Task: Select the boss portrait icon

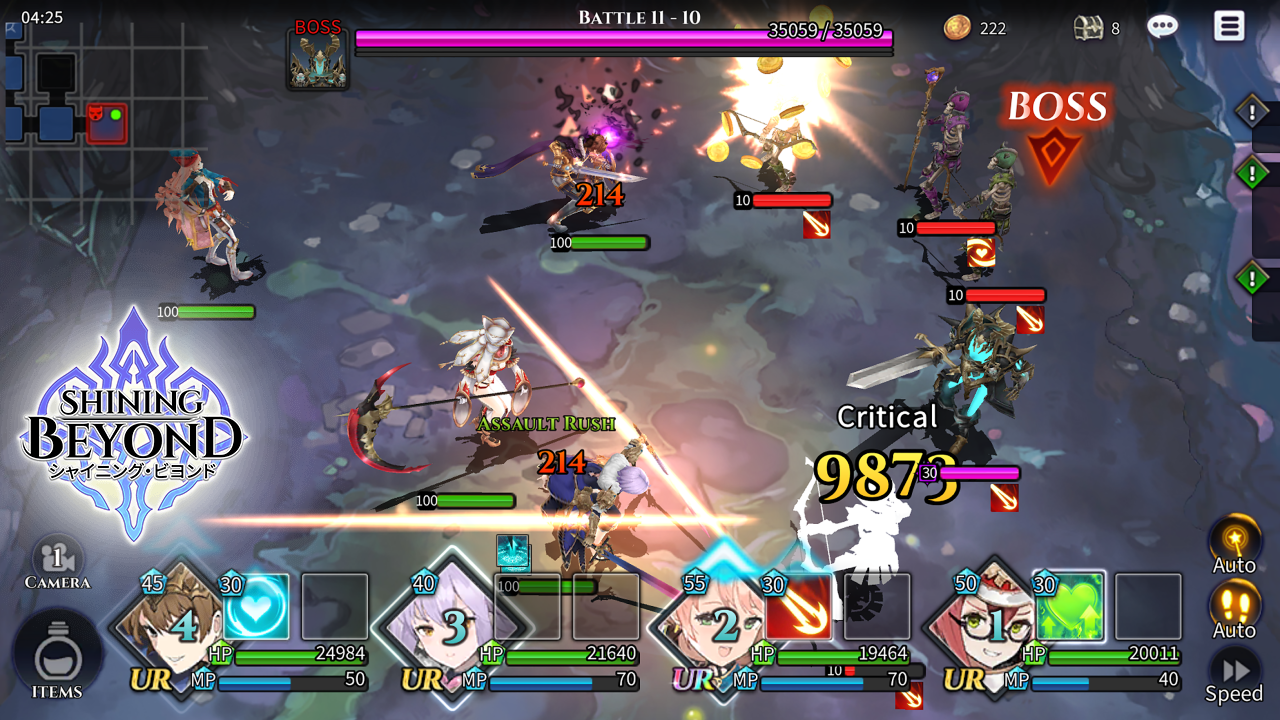Action: coord(318,60)
